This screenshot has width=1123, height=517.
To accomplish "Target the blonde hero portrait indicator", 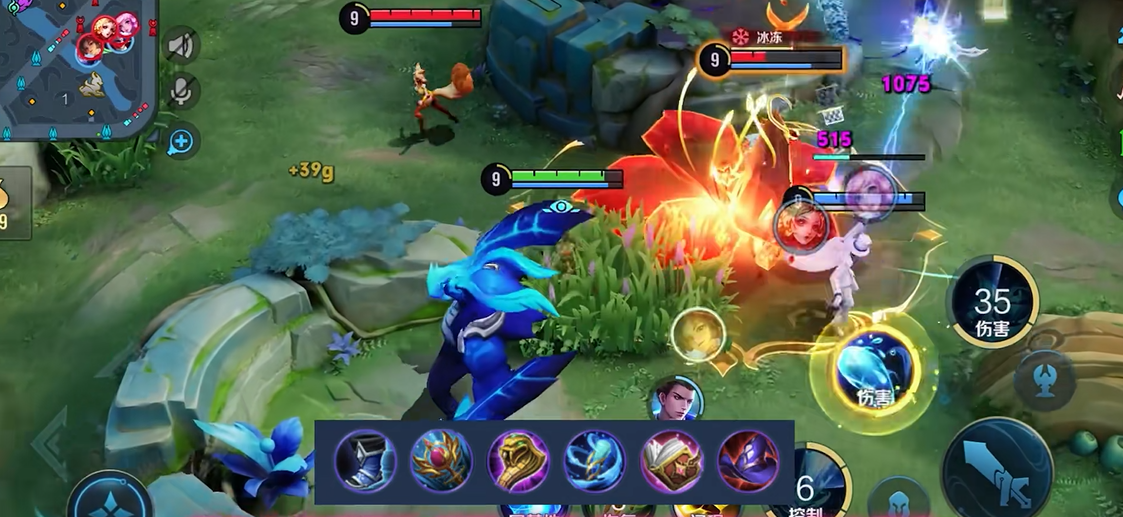I will tap(698, 334).
